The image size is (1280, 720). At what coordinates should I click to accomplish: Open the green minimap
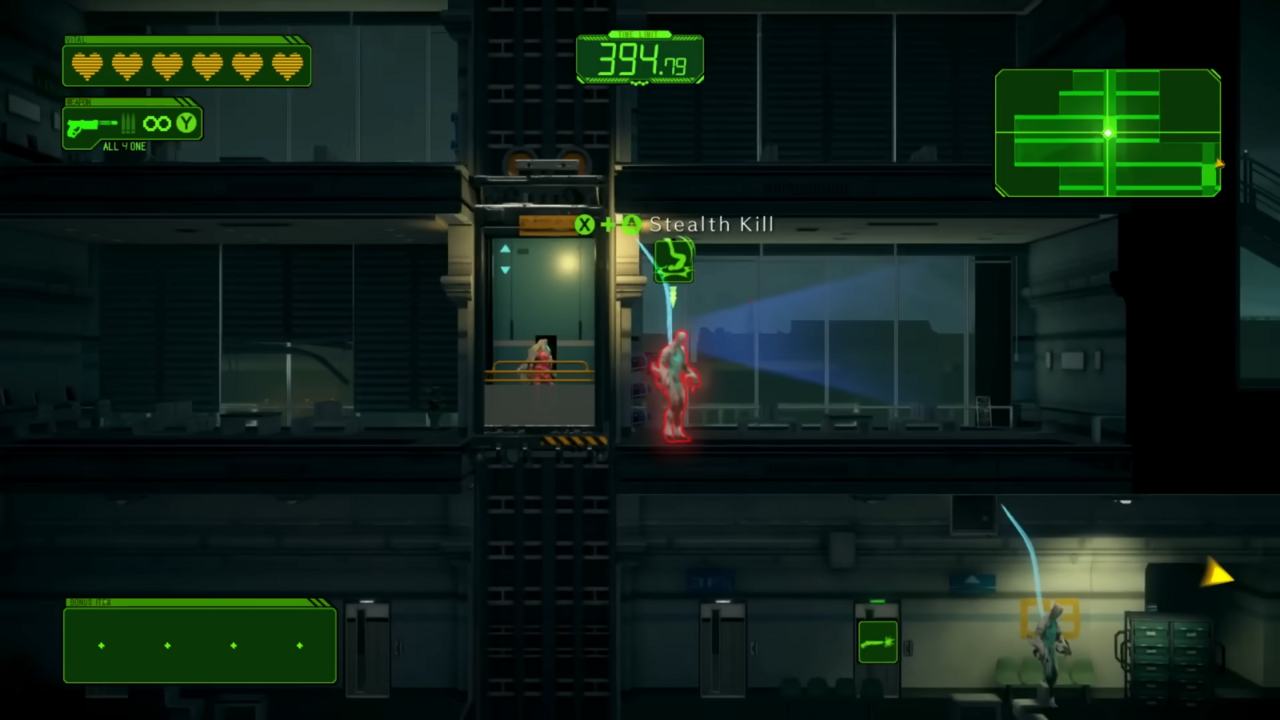click(x=1107, y=133)
